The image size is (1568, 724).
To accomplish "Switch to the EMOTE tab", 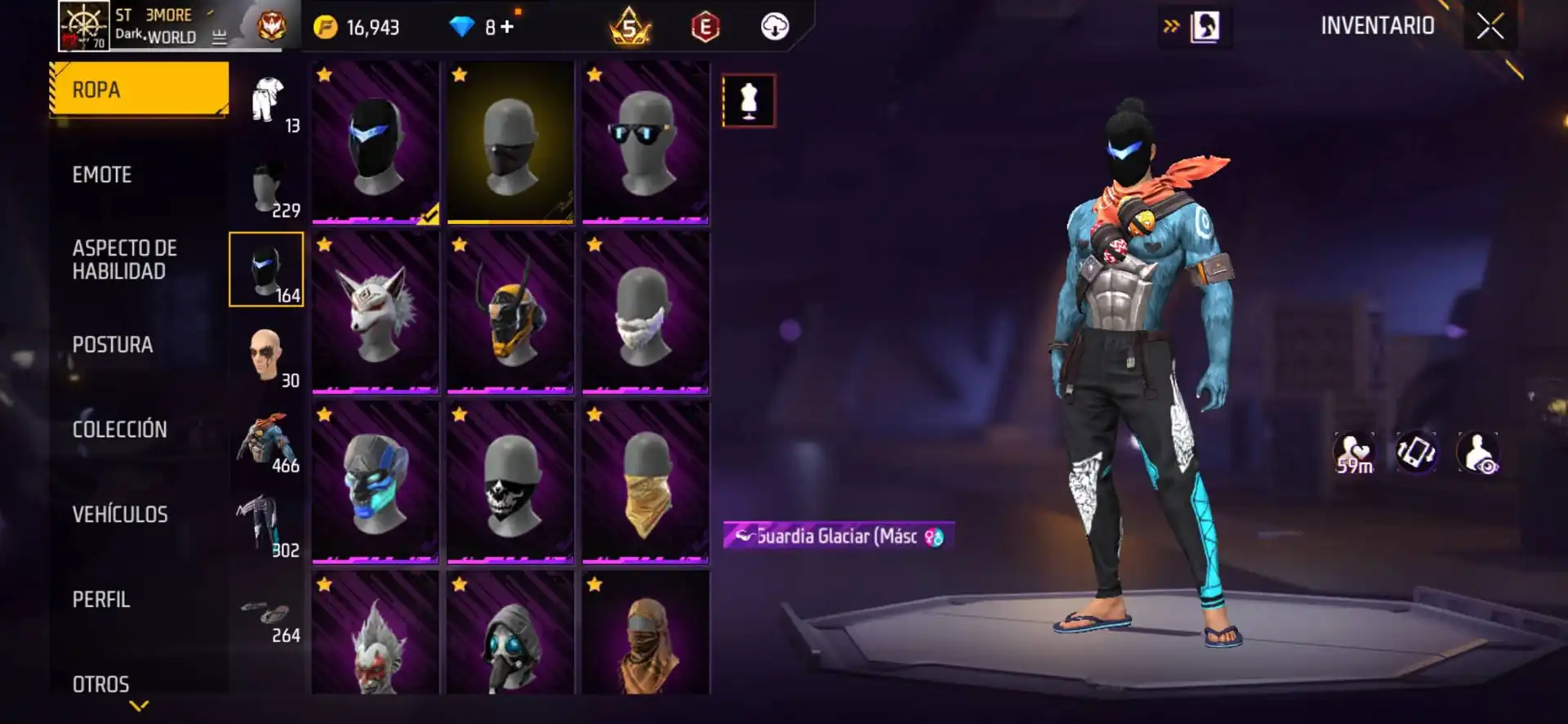I will click(102, 174).
